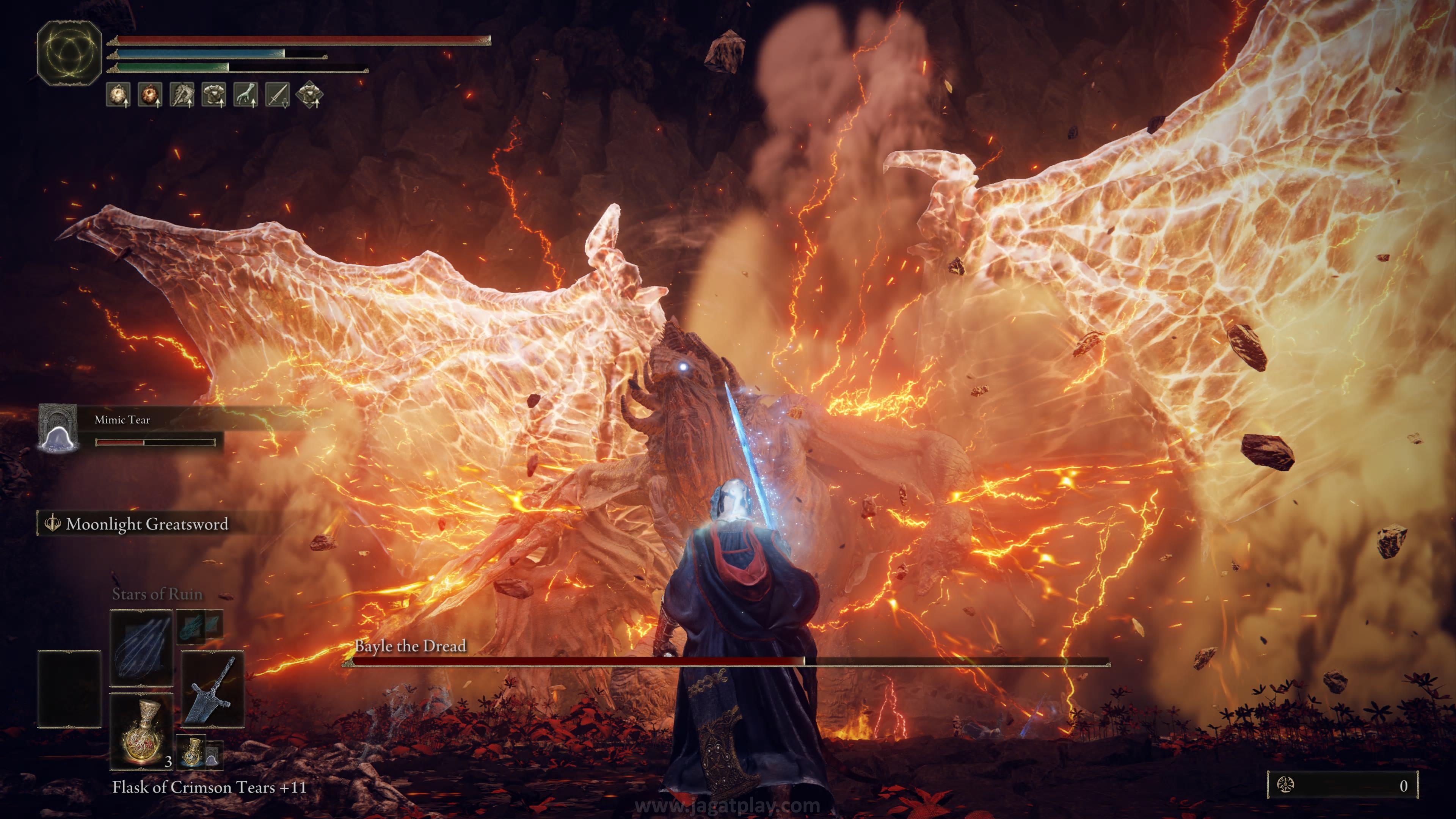Inspect the axe buff status icon
Viewport: 1456px width, 819px height.
tap(182, 94)
